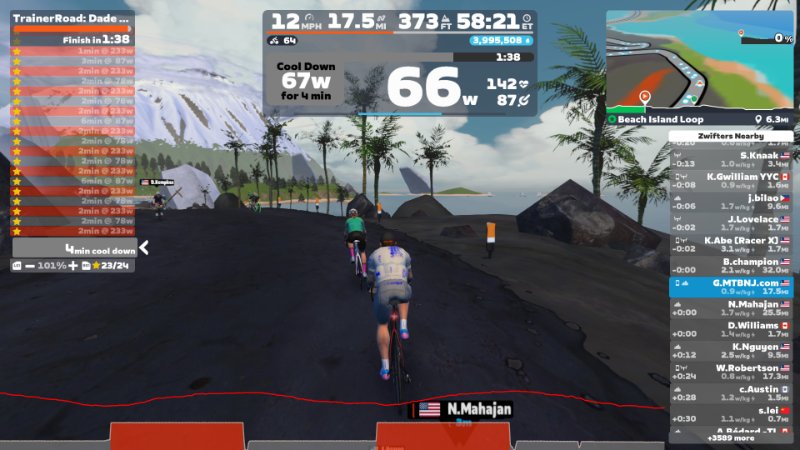Select B.champion in Zwifters Nearby
The image size is (800, 450).
click(731, 266)
